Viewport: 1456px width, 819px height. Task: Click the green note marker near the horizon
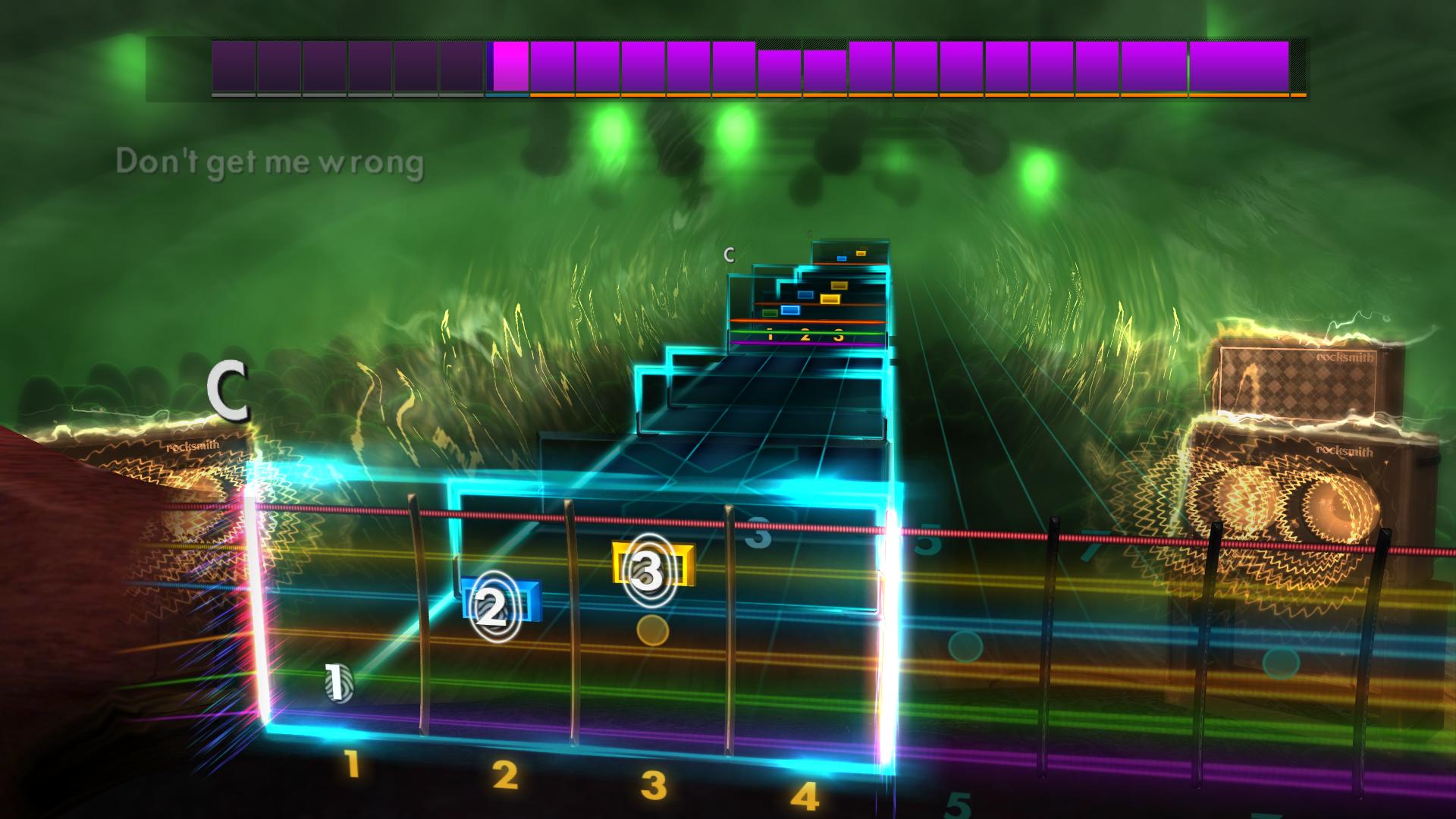coord(770,312)
